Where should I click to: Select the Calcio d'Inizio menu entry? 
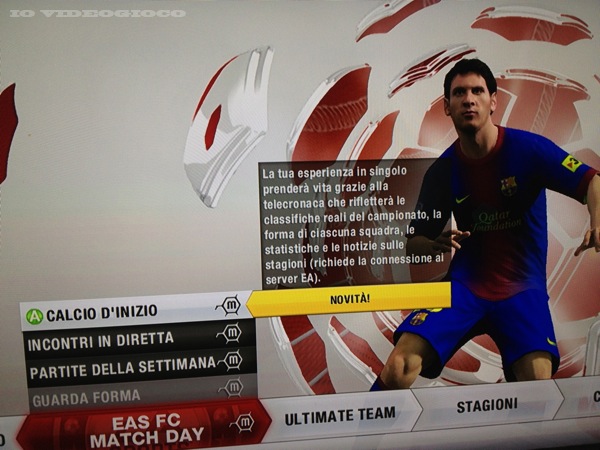120,315
